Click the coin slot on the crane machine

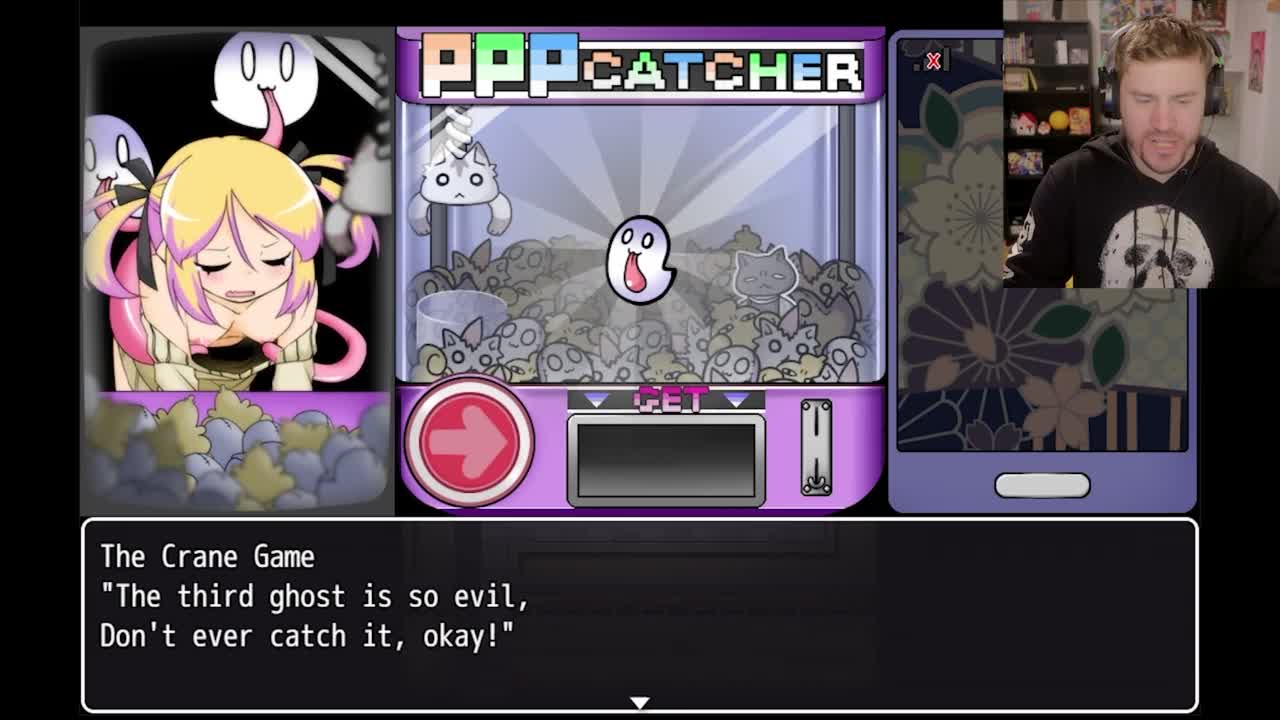click(x=816, y=447)
